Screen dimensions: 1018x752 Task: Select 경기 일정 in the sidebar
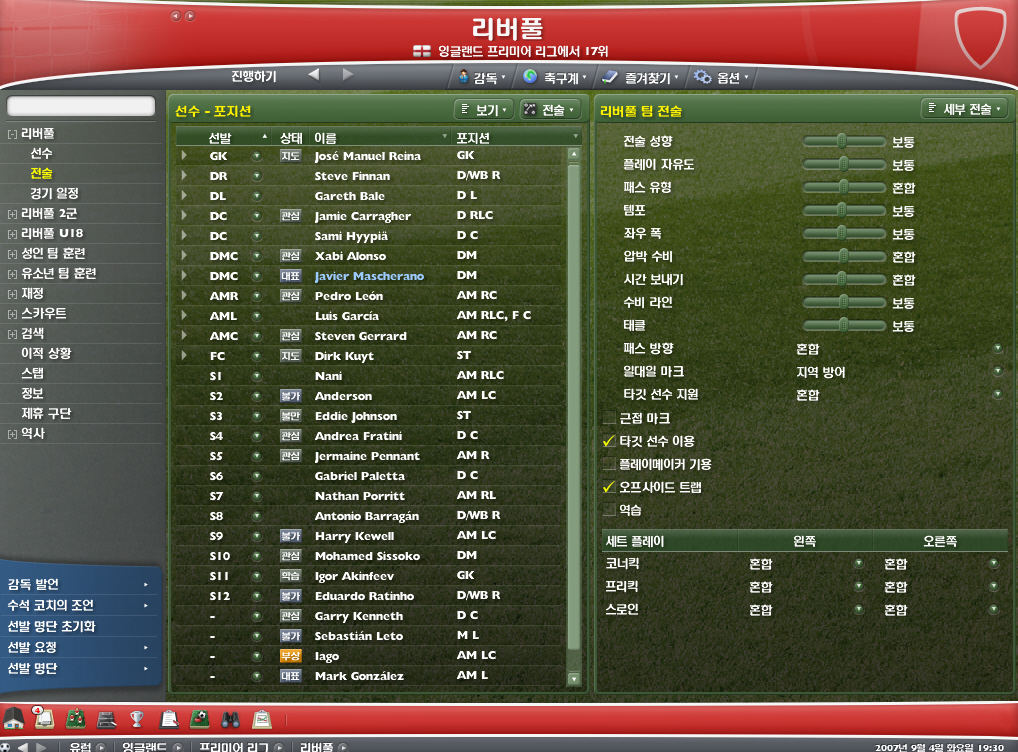[54, 193]
